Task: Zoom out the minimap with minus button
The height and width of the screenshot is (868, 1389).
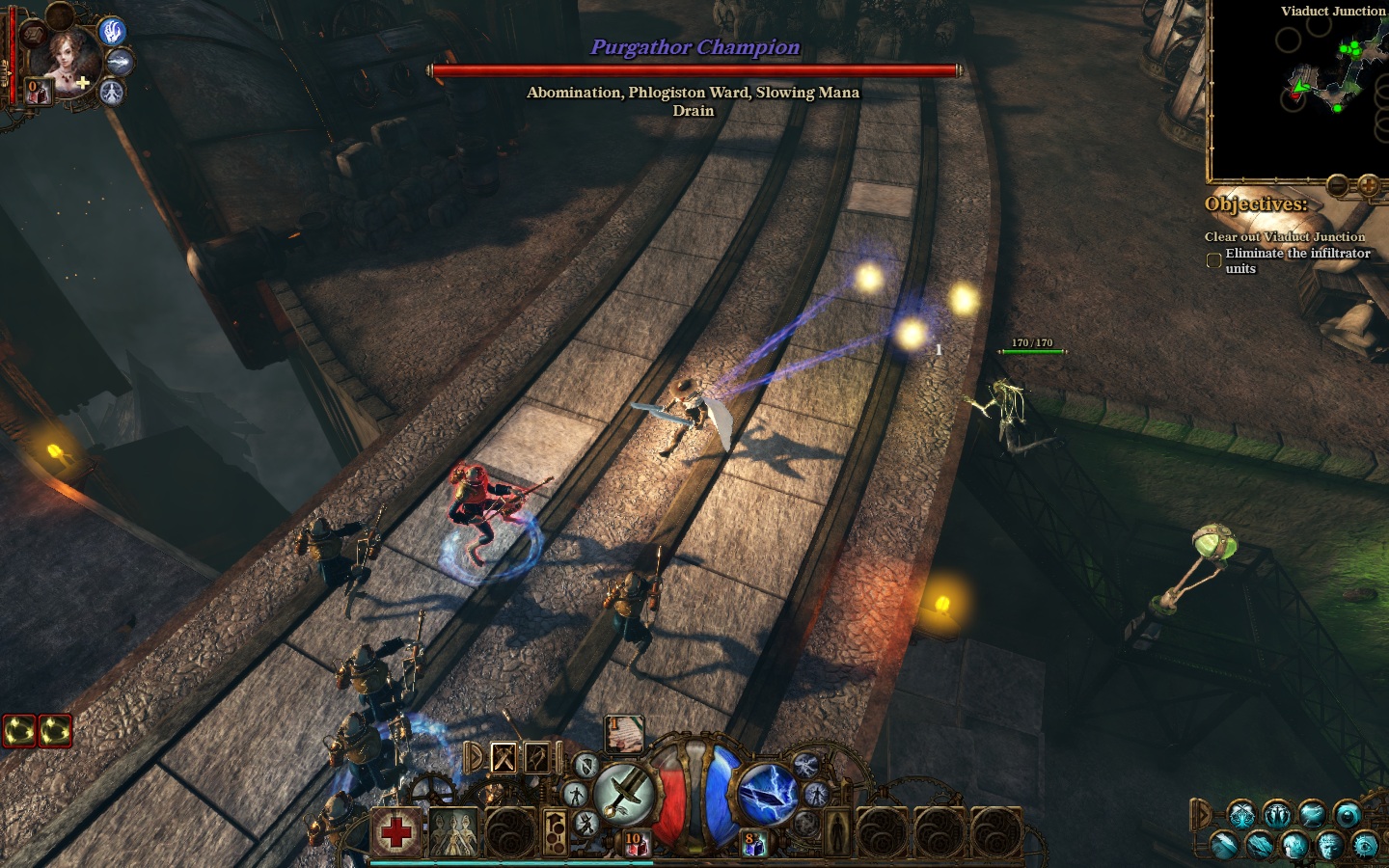Action: [x=1337, y=185]
